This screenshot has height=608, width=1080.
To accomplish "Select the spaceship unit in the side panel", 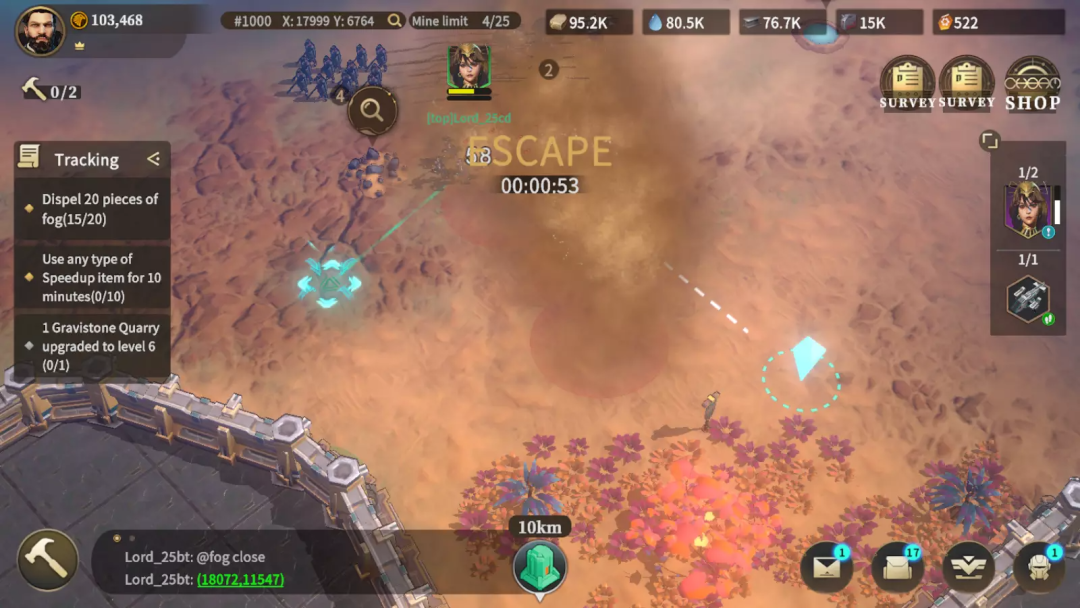I will (1027, 299).
